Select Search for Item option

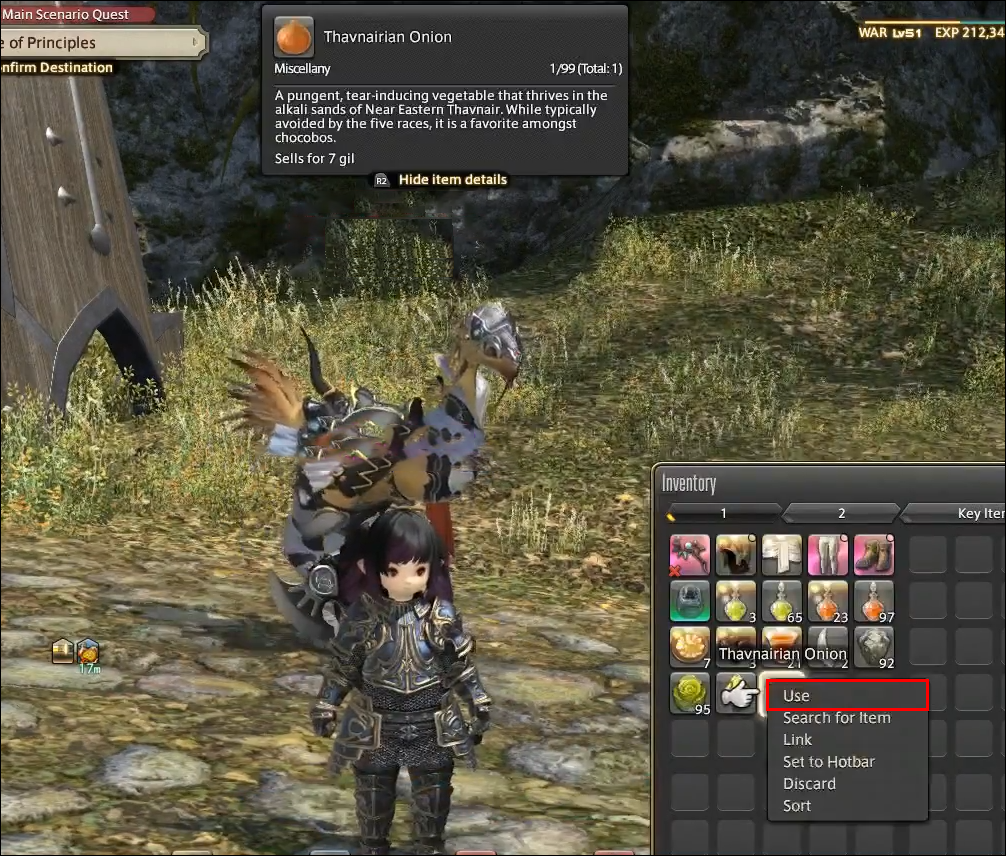[836, 718]
